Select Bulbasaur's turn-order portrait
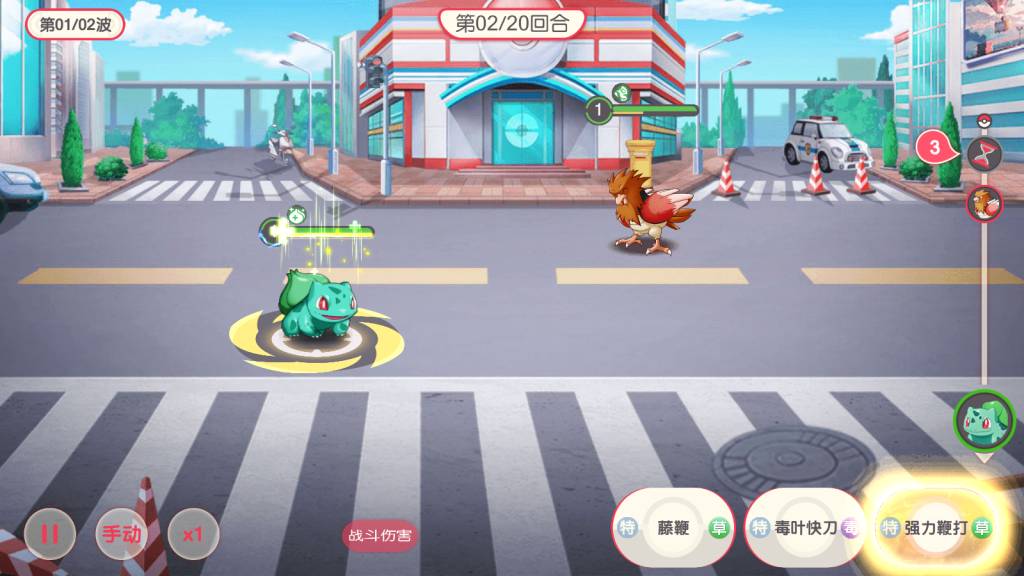The width and height of the screenshot is (1024, 576). (984, 419)
